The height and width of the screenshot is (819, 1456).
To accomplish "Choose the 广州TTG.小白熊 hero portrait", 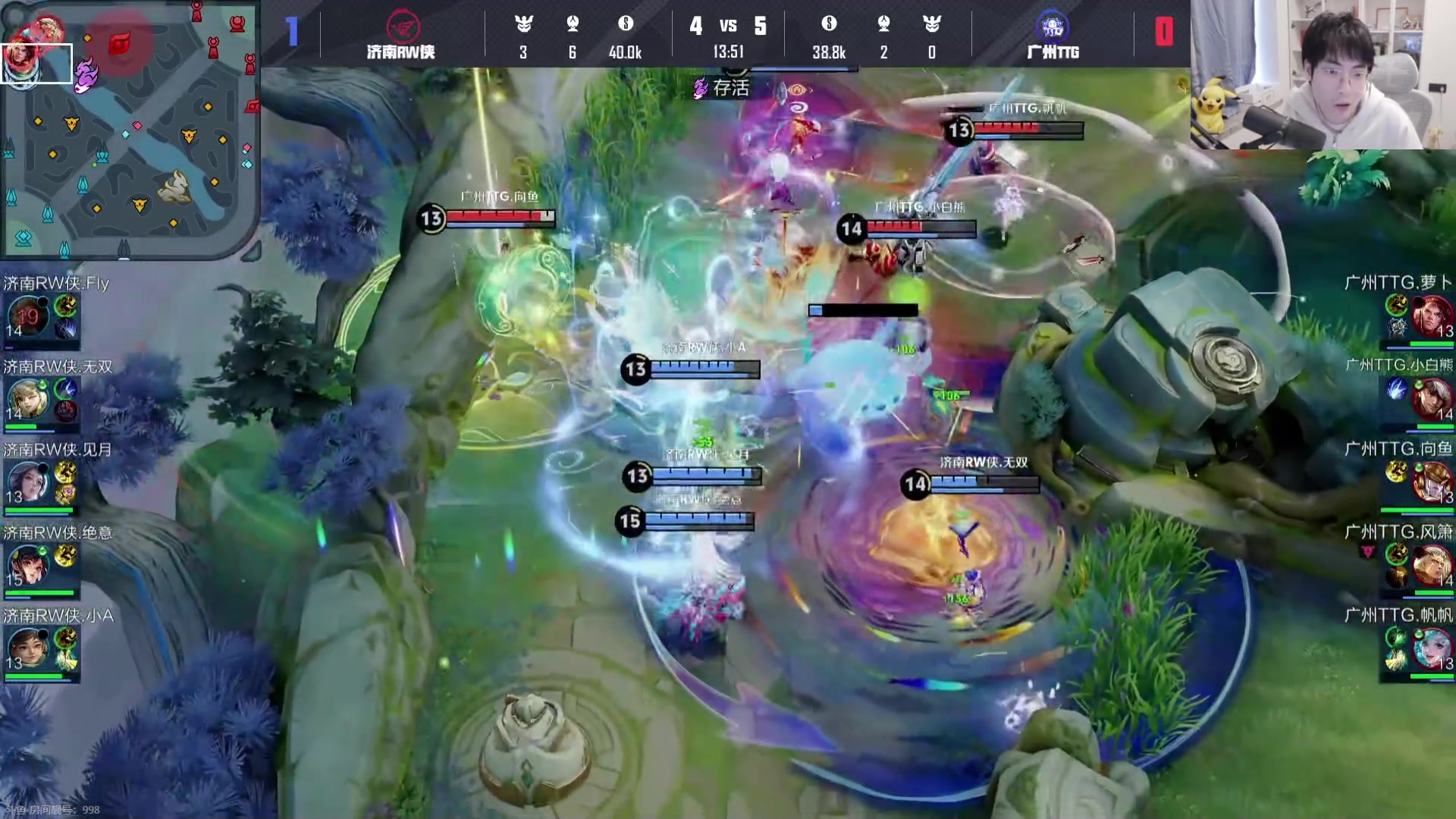I will 1432,399.
